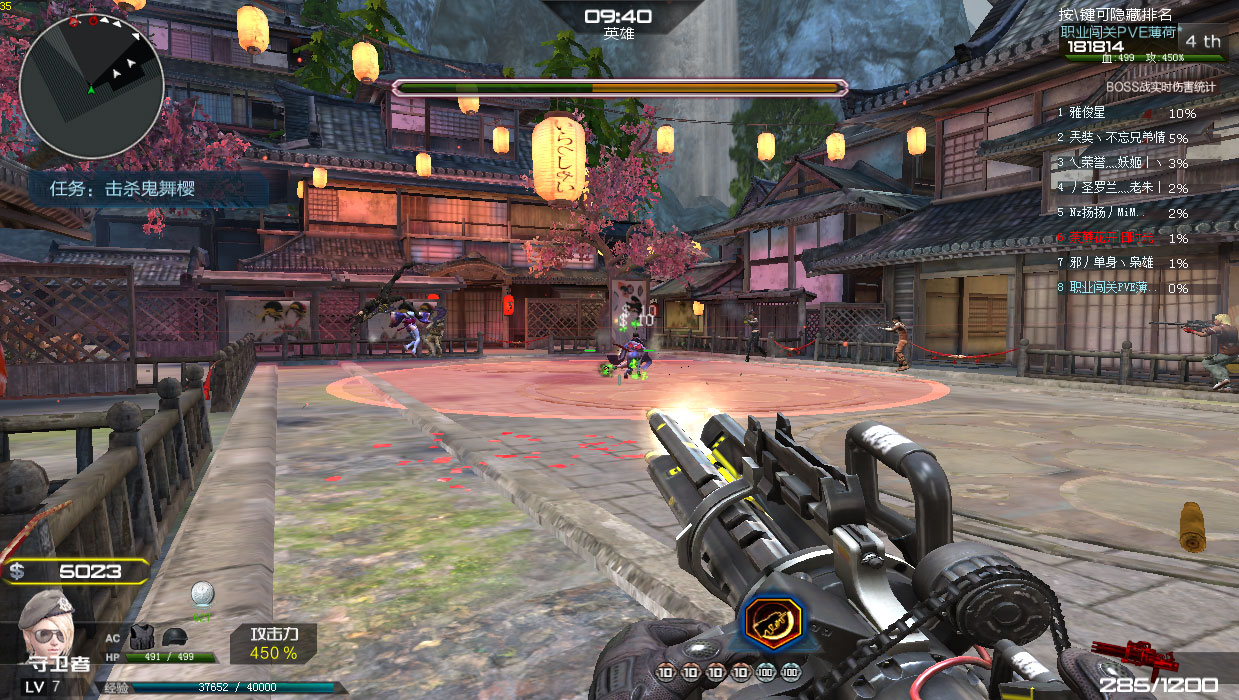Select player 雅俊星 in damage ranking

click(x=1124, y=114)
